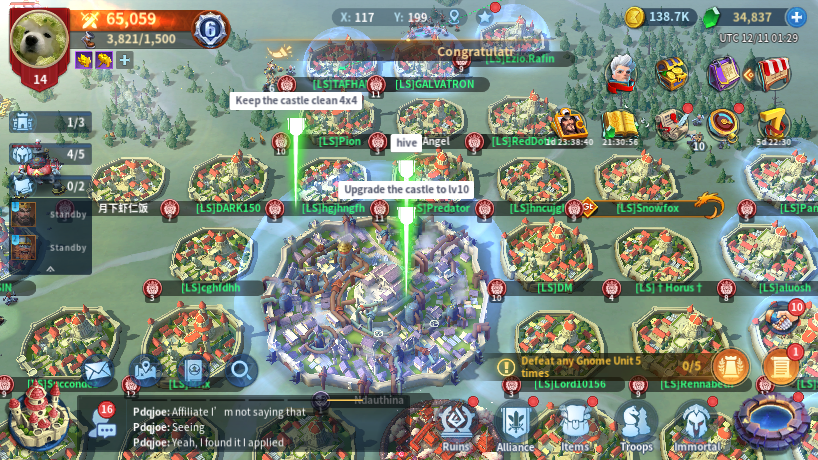Viewport: 818px width, 460px height.
Task: Add a buff with the plus button
Action: [124, 60]
